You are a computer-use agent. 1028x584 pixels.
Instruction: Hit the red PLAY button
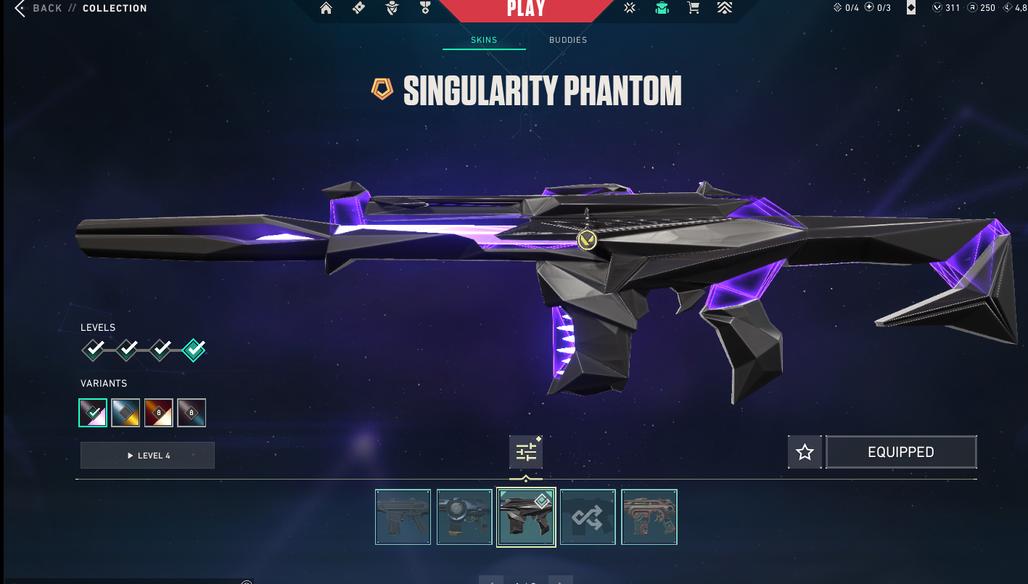(526, 9)
